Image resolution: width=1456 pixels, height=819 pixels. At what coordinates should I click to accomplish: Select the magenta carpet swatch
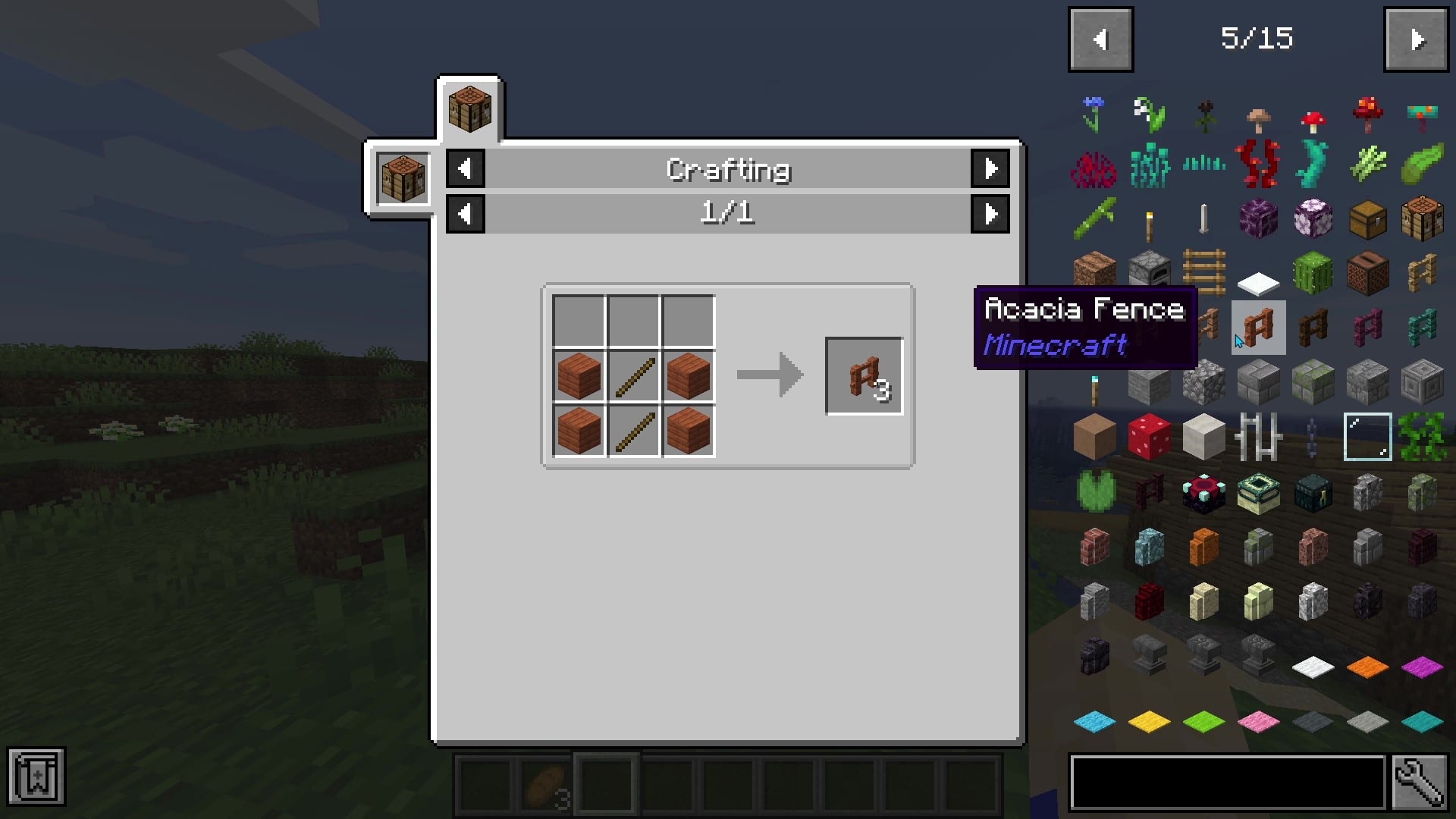click(1422, 667)
